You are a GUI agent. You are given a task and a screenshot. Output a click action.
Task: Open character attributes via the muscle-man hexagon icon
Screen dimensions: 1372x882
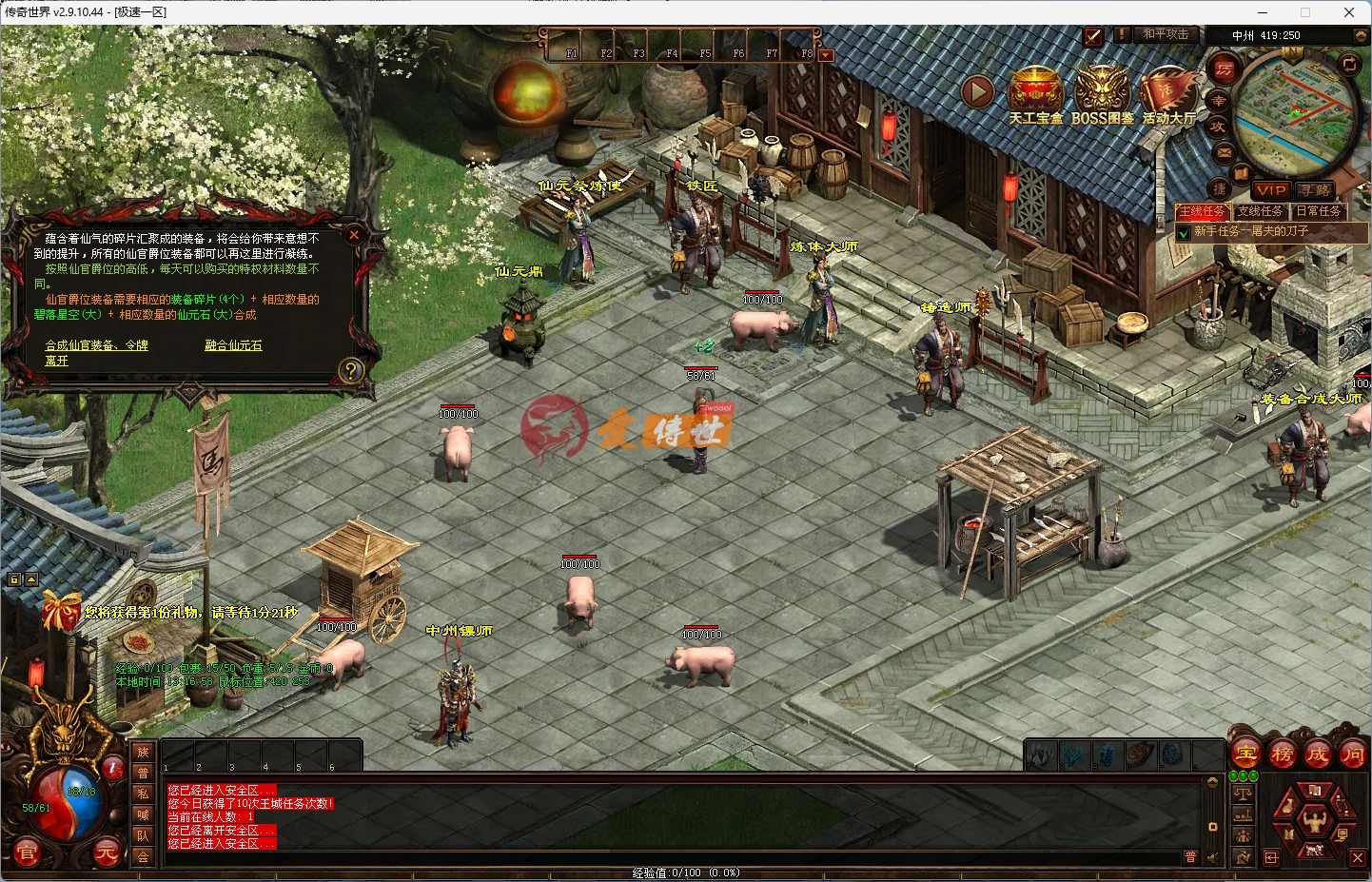(x=1314, y=820)
